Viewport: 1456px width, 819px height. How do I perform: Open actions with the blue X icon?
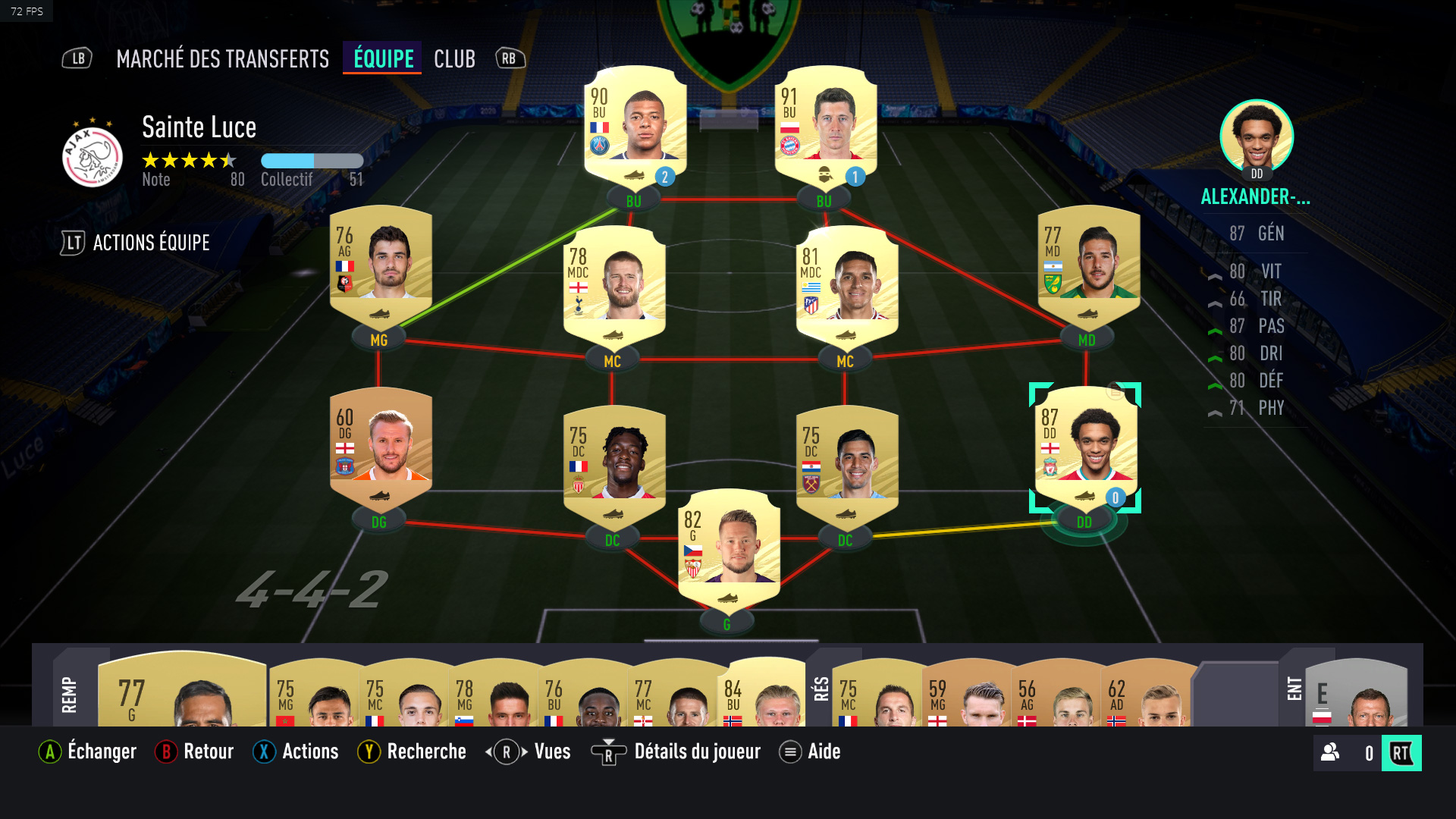pos(263,752)
